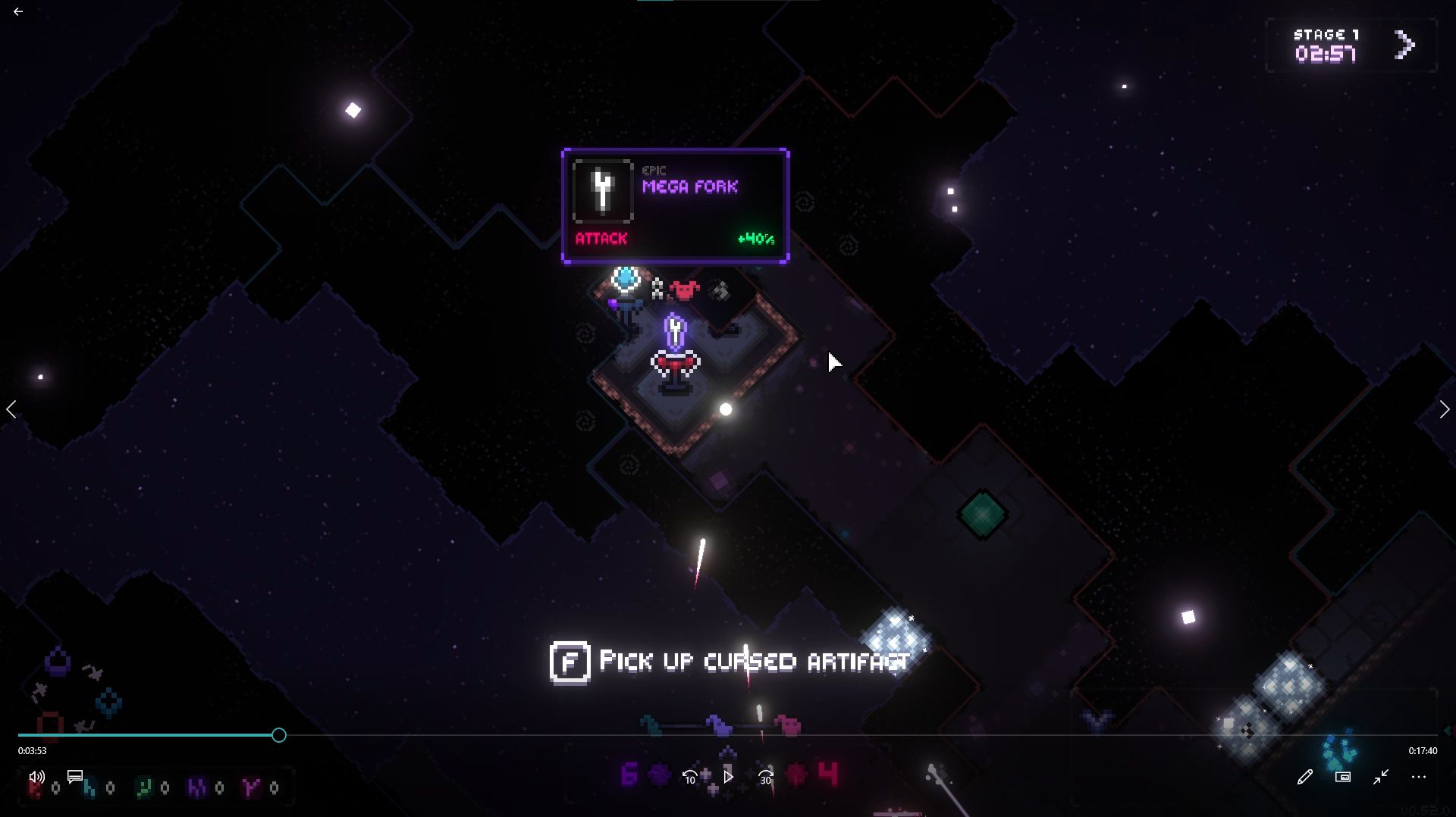Click the circular timeline scrubber handle
This screenshot has height=817, width=1456.
click(279, 735)
